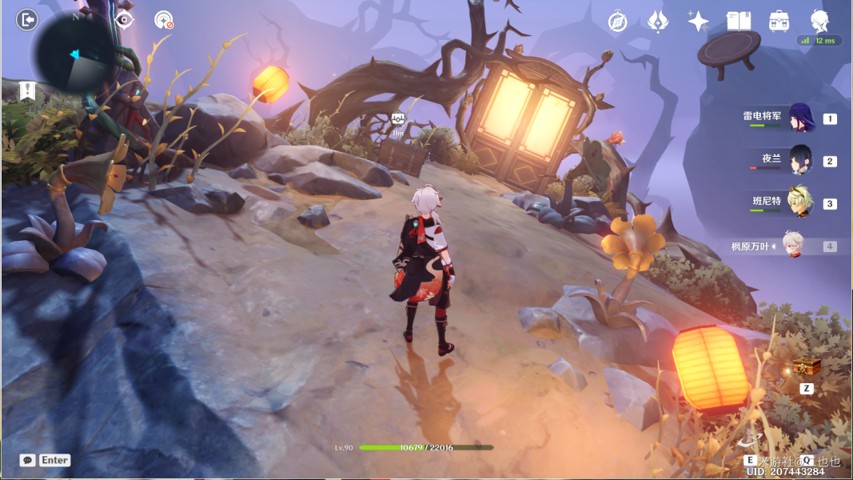The width and height of the screenshot is (853, 480).
Task: Switch to party member 夜兰
Action: point(801,160)
